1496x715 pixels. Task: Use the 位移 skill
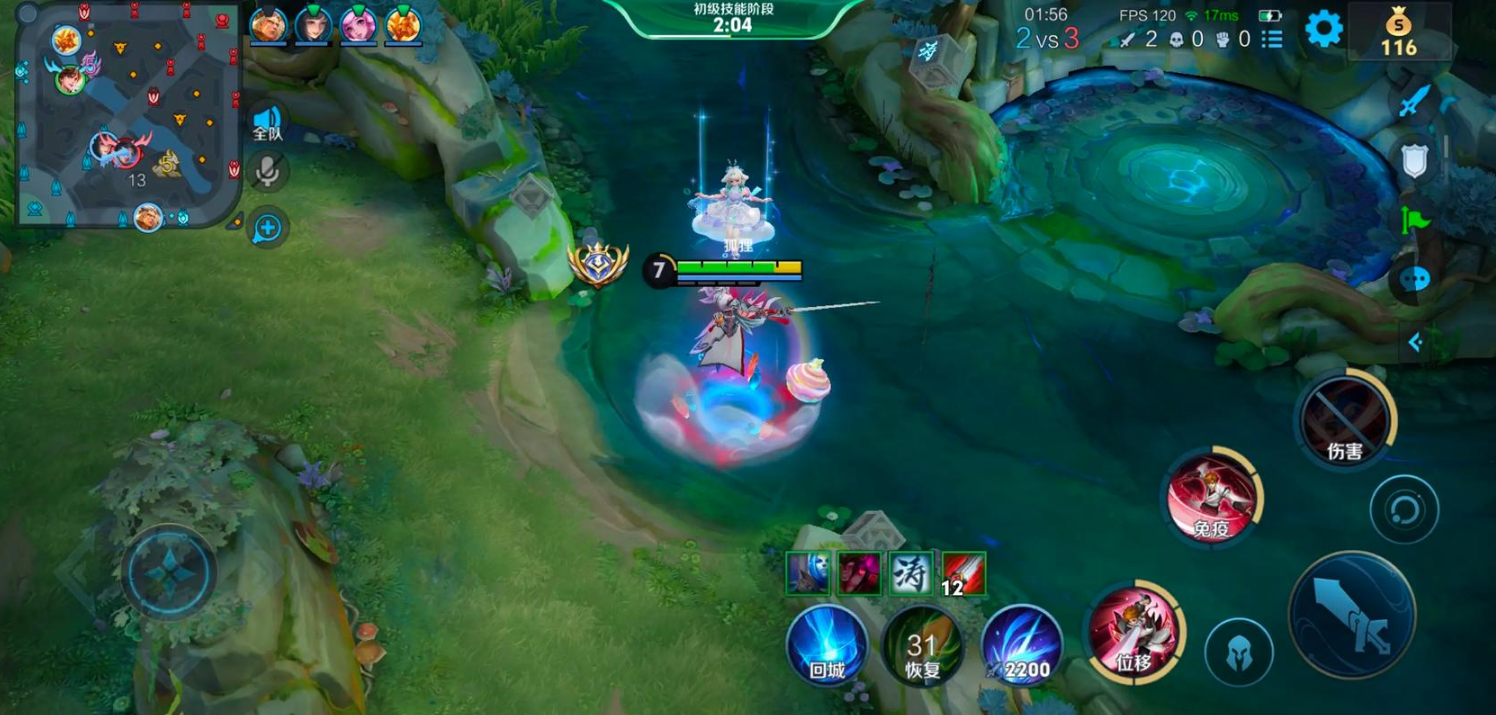click(x=1135, y=634)
